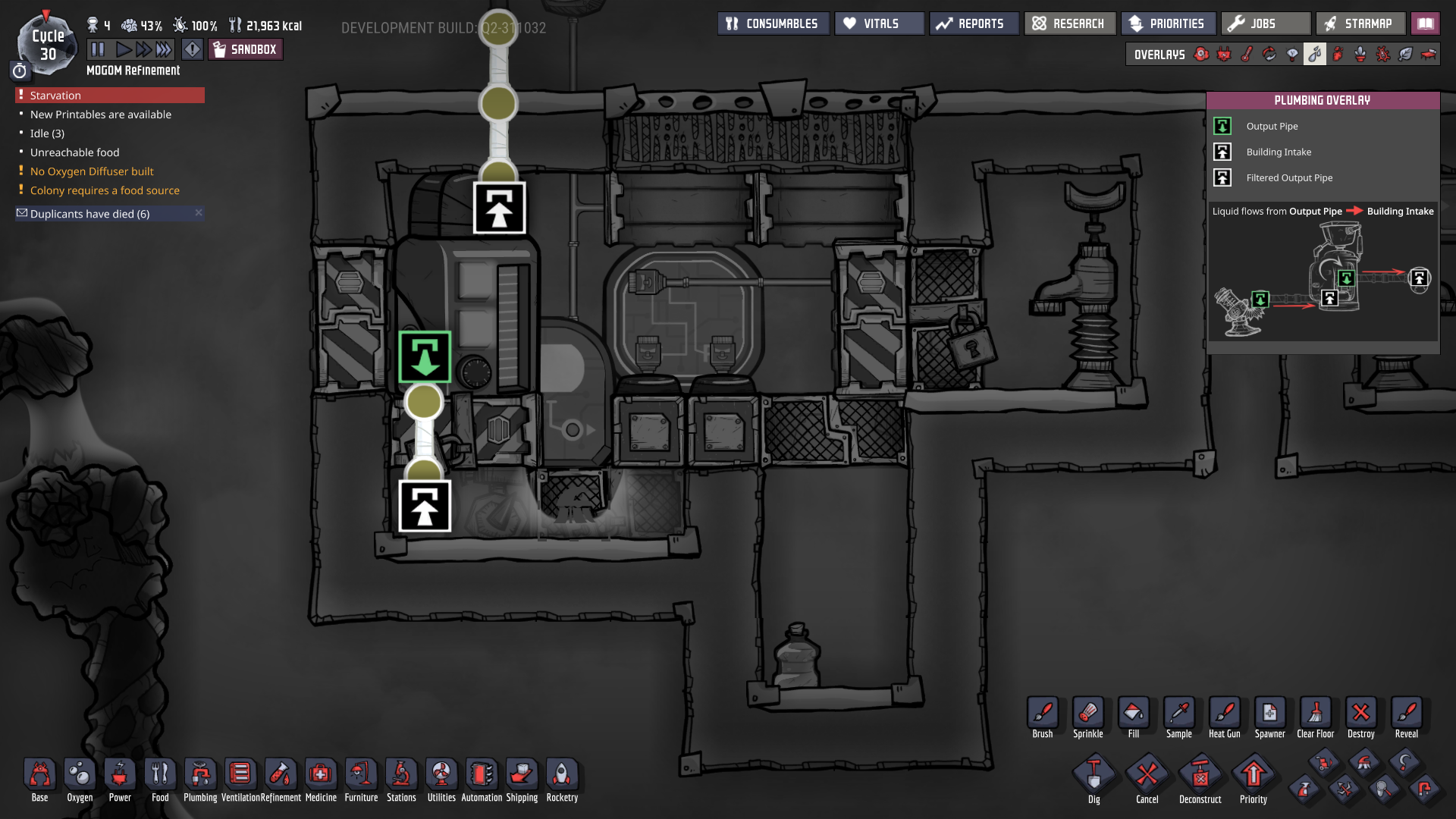This screenshot has width=1456, height=819.
Task: Open the Power overlay
Action: click(x=1224, y=55)
